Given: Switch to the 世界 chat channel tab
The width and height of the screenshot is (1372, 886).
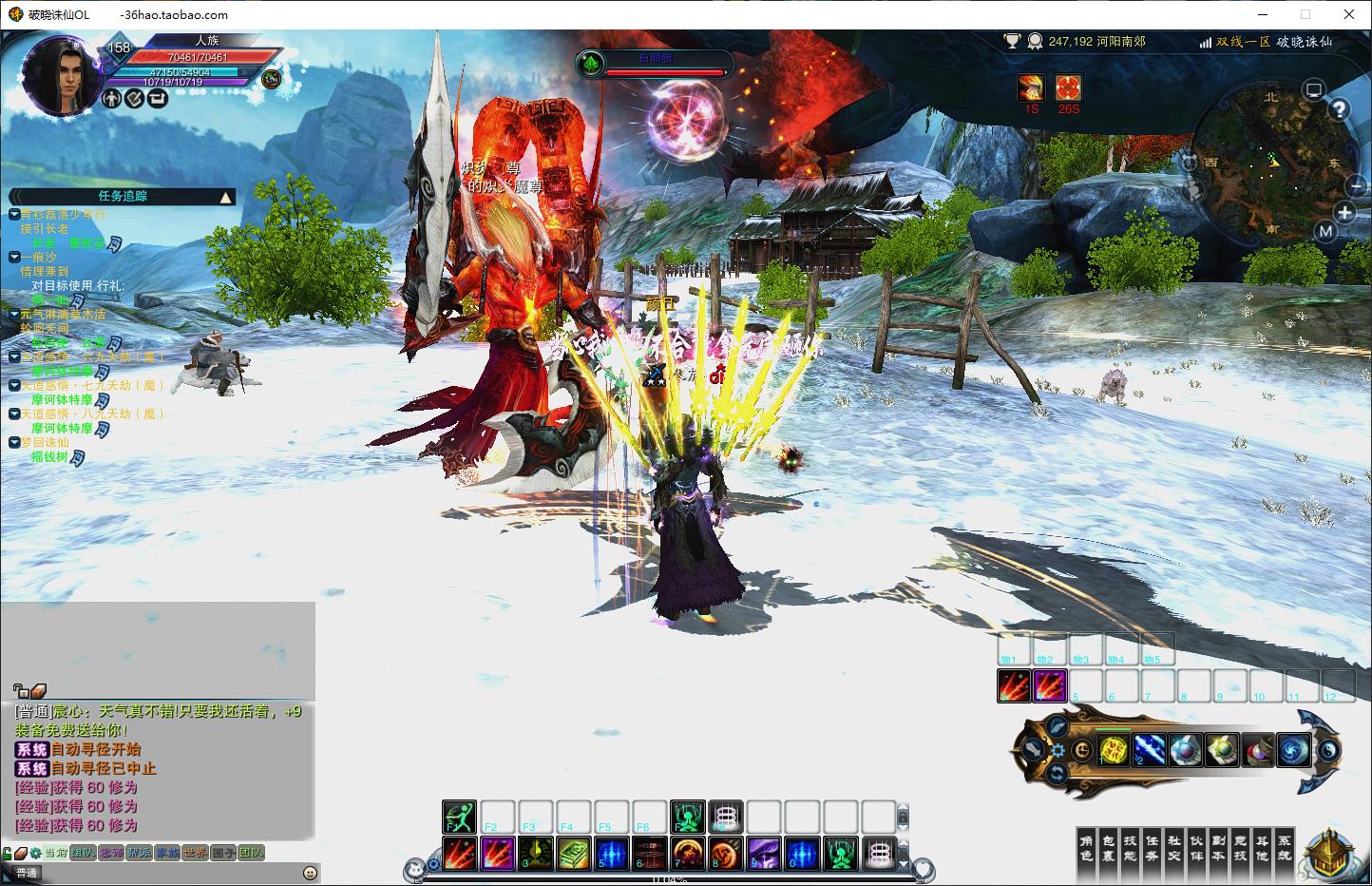Looking at the screenshot, I should (x=195, y=853).
